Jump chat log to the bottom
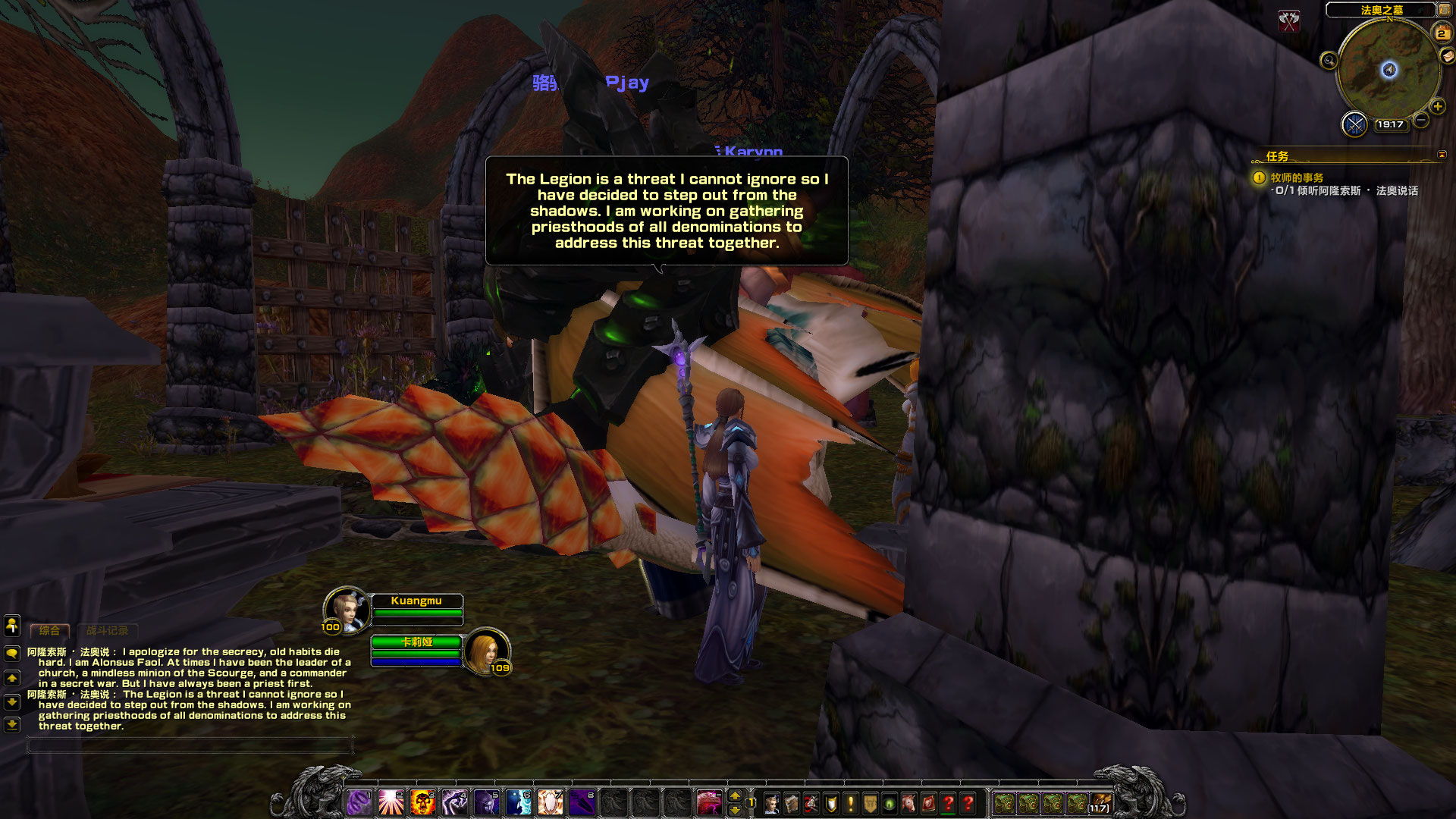The image size is (1456, 819). [12, 725]
